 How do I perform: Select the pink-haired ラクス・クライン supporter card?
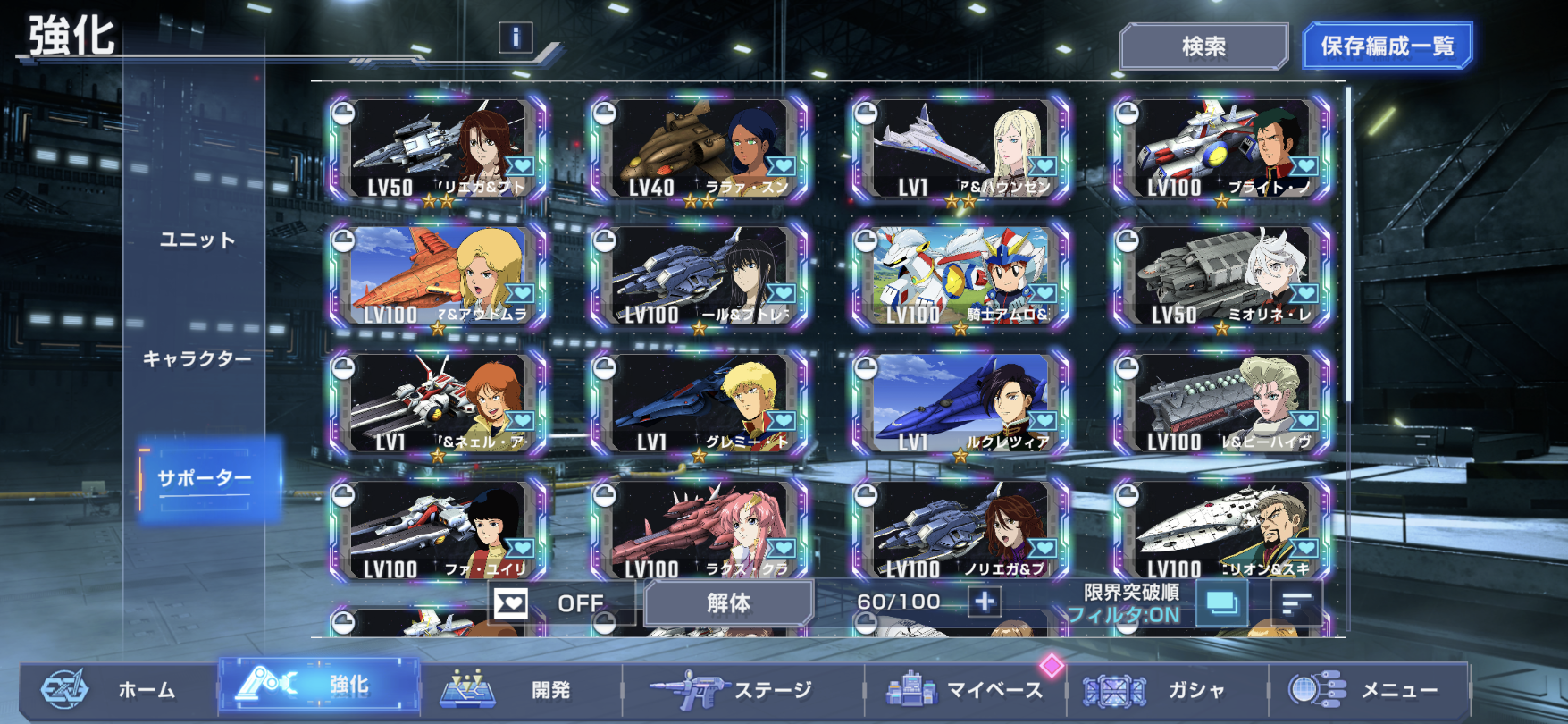click(x=699, y=530)
